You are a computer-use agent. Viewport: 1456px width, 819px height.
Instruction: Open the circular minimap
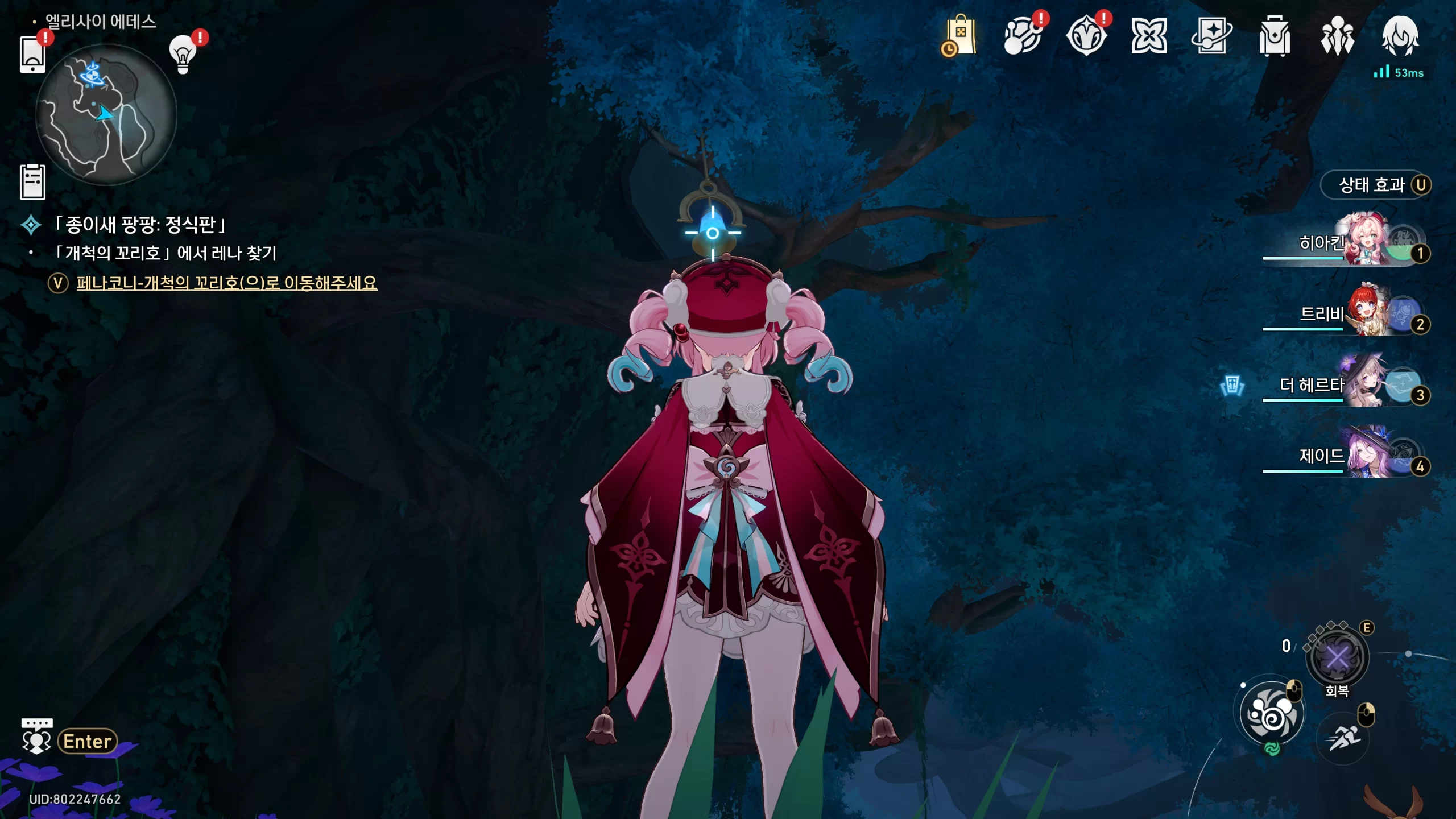coord(106,115)
